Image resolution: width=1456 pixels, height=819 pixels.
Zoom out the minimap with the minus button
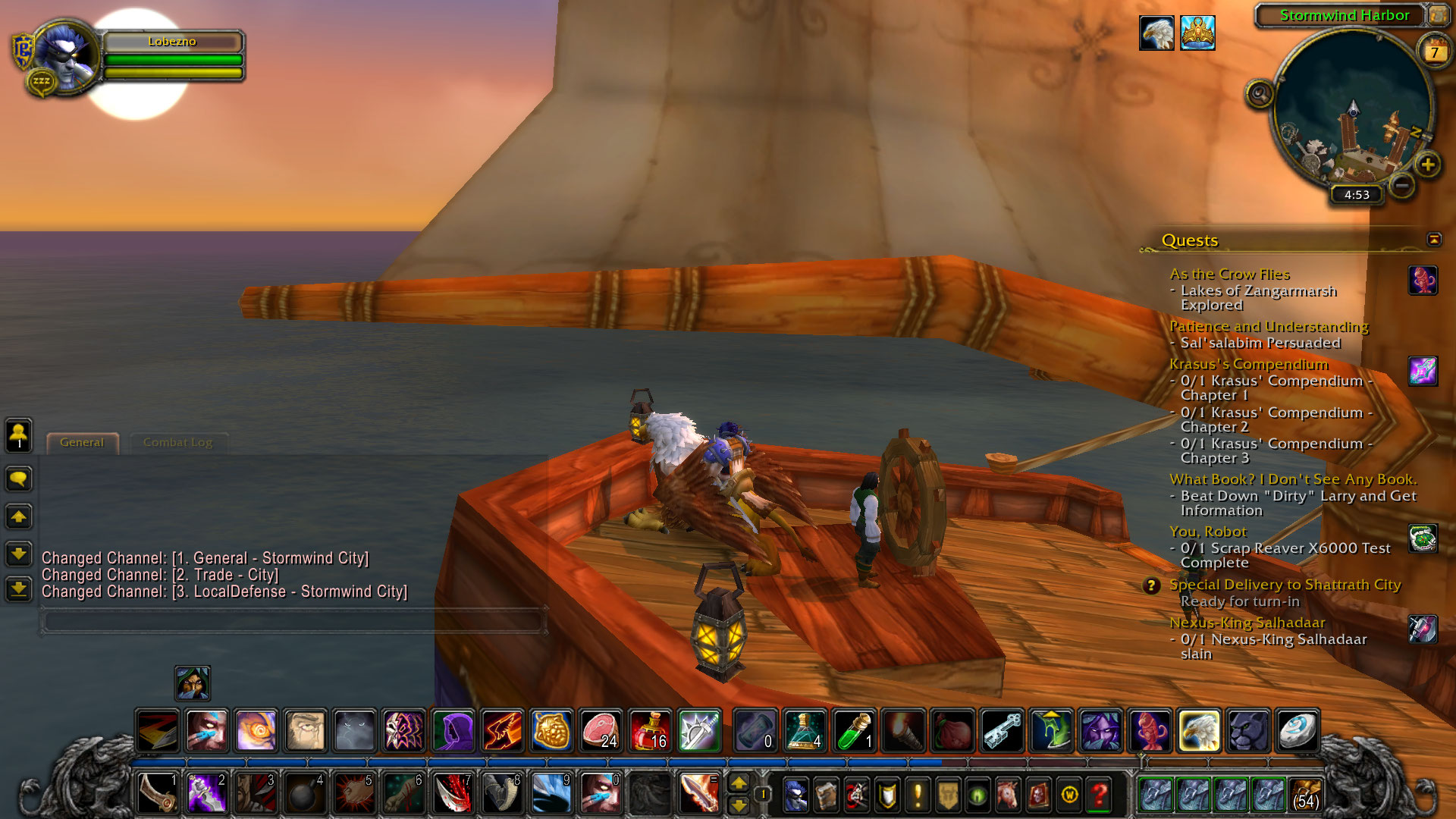(1402, 184)
